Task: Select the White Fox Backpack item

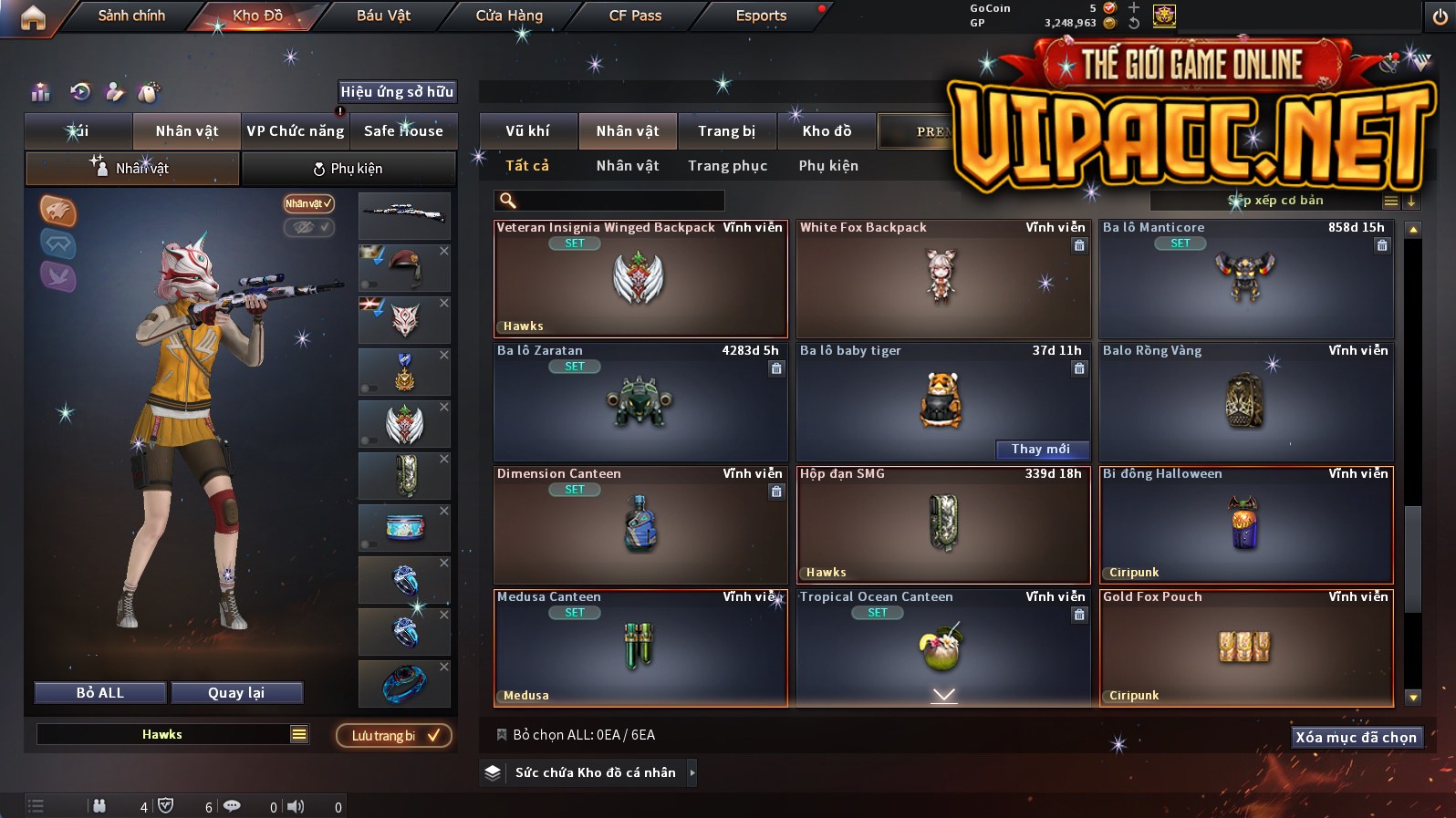Action: [x=942, y=279]
